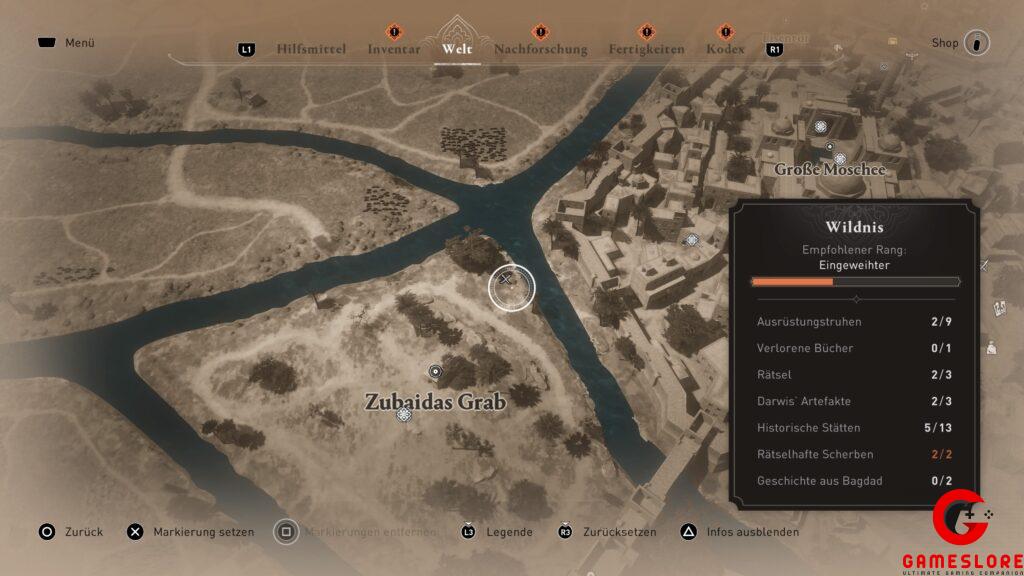Select the Zubaidas Grab location label
This screenshot has height=576, width=1024.
click(434, 402)
